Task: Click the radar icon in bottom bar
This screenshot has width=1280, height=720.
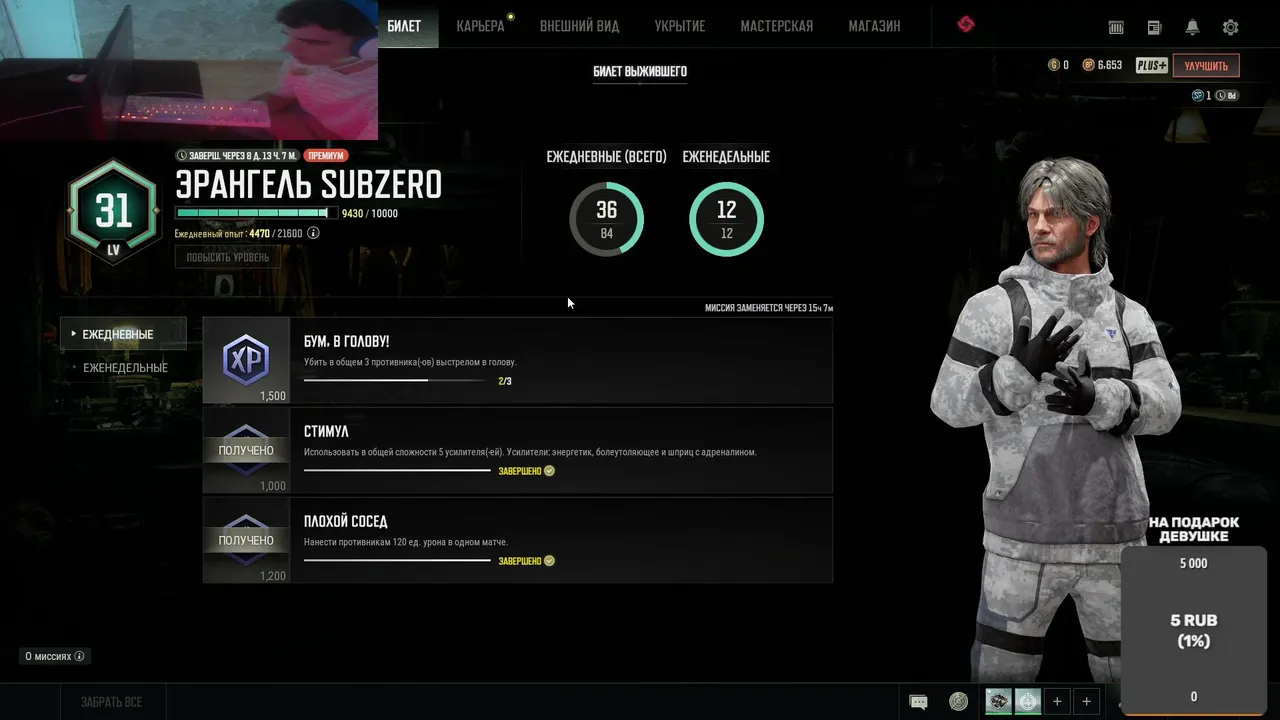Action: tap(958, 702)
